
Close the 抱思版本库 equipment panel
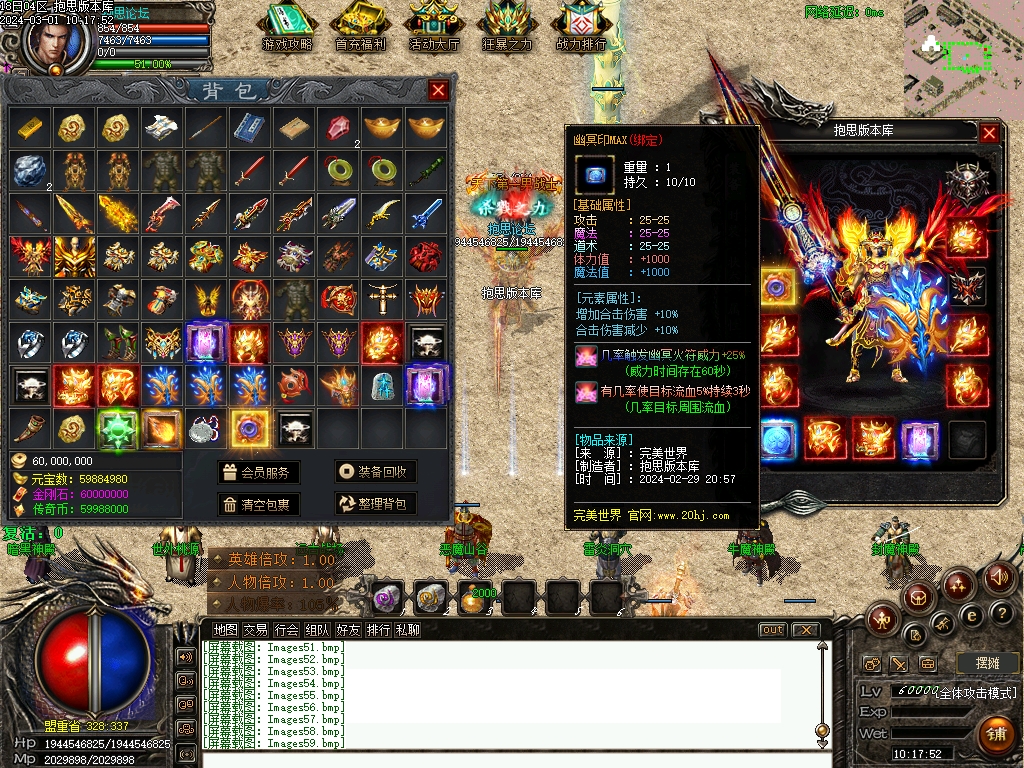pos(989,133)
